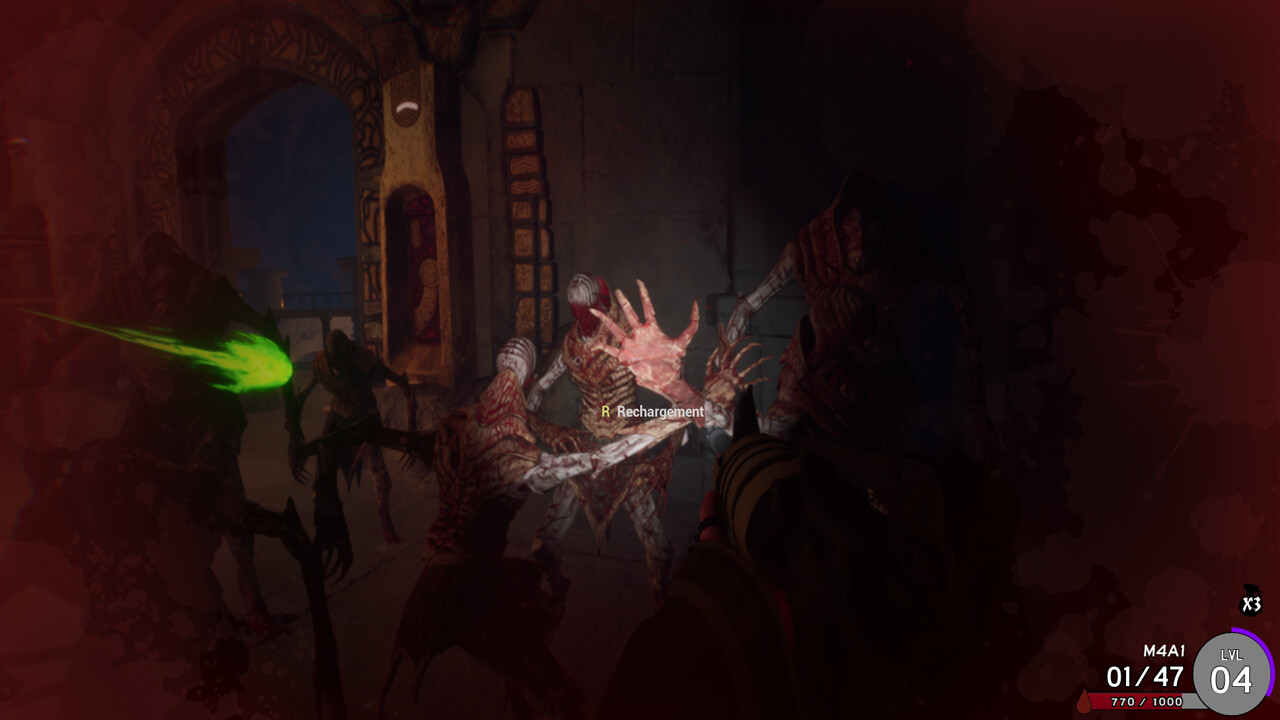Viewport: 1280px width, 720px height.
Task: Click the ammo counter reading 01/47
Action: pos(1146,678)
